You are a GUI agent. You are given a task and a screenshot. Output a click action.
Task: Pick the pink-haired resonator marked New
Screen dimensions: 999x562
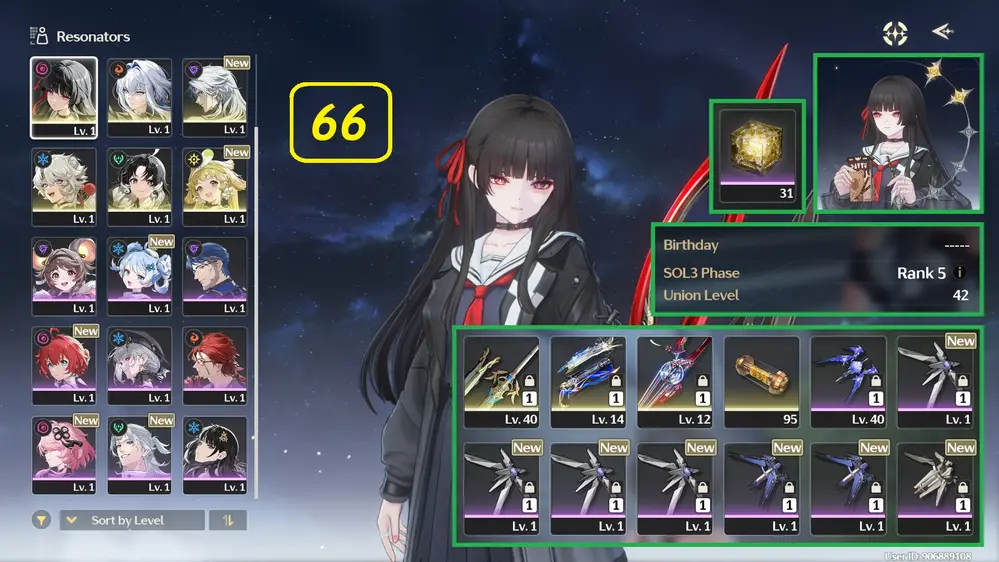click(64, 455)
